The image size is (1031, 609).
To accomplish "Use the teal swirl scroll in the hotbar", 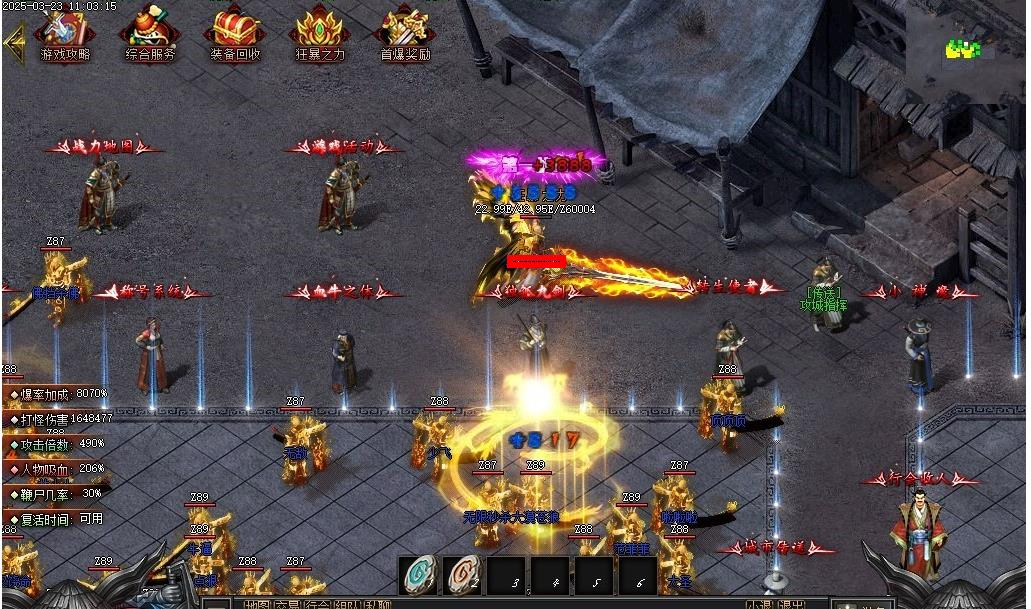I will tap(419, 575).
